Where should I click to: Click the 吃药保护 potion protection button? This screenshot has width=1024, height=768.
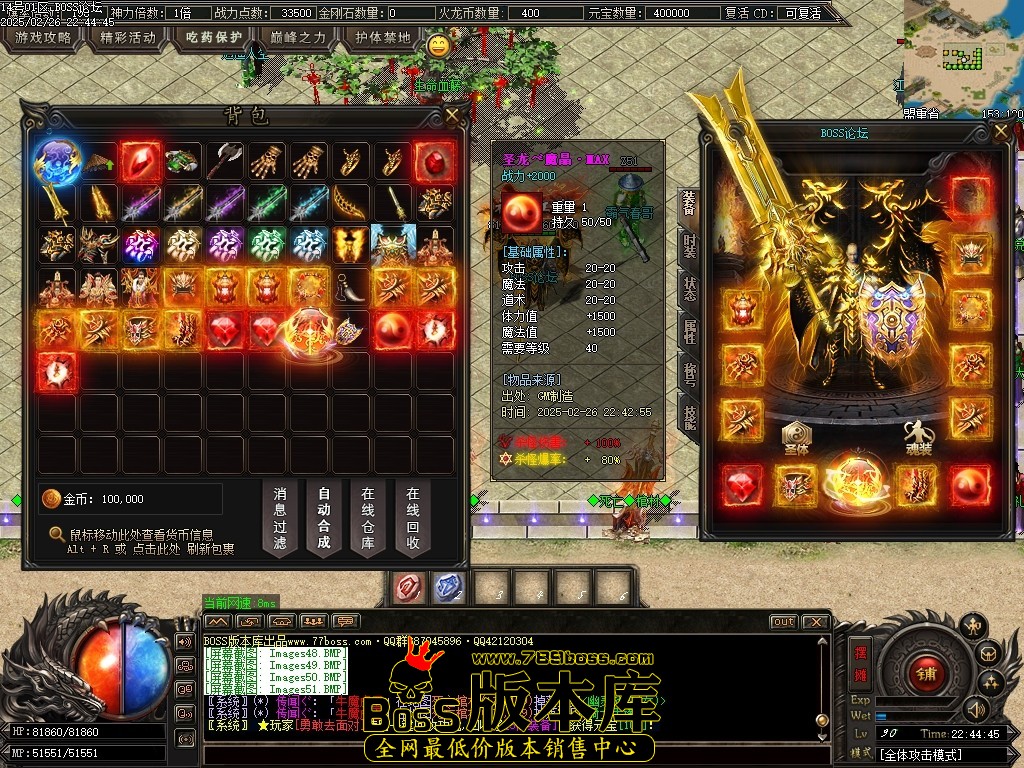click(x=214, y=38)
